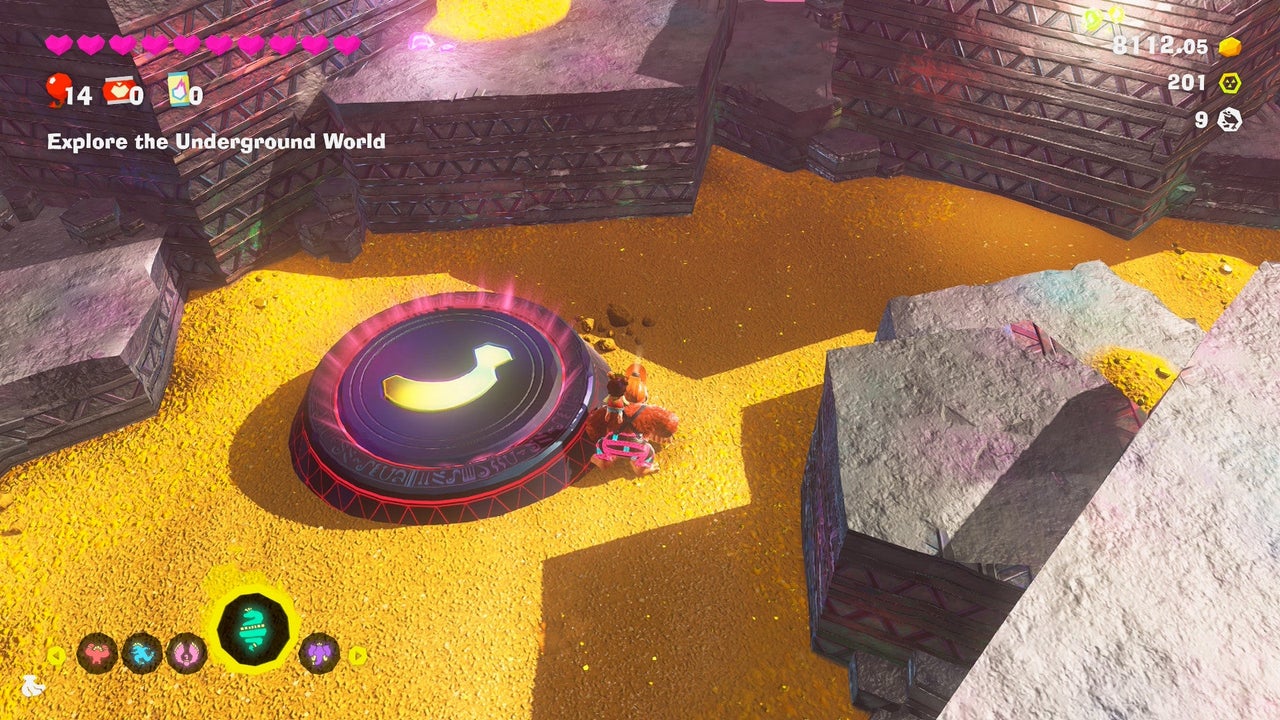Click the right arrow of the Bananza selector
Screen dimensions: 1280x720
click(x=357, y=656)
